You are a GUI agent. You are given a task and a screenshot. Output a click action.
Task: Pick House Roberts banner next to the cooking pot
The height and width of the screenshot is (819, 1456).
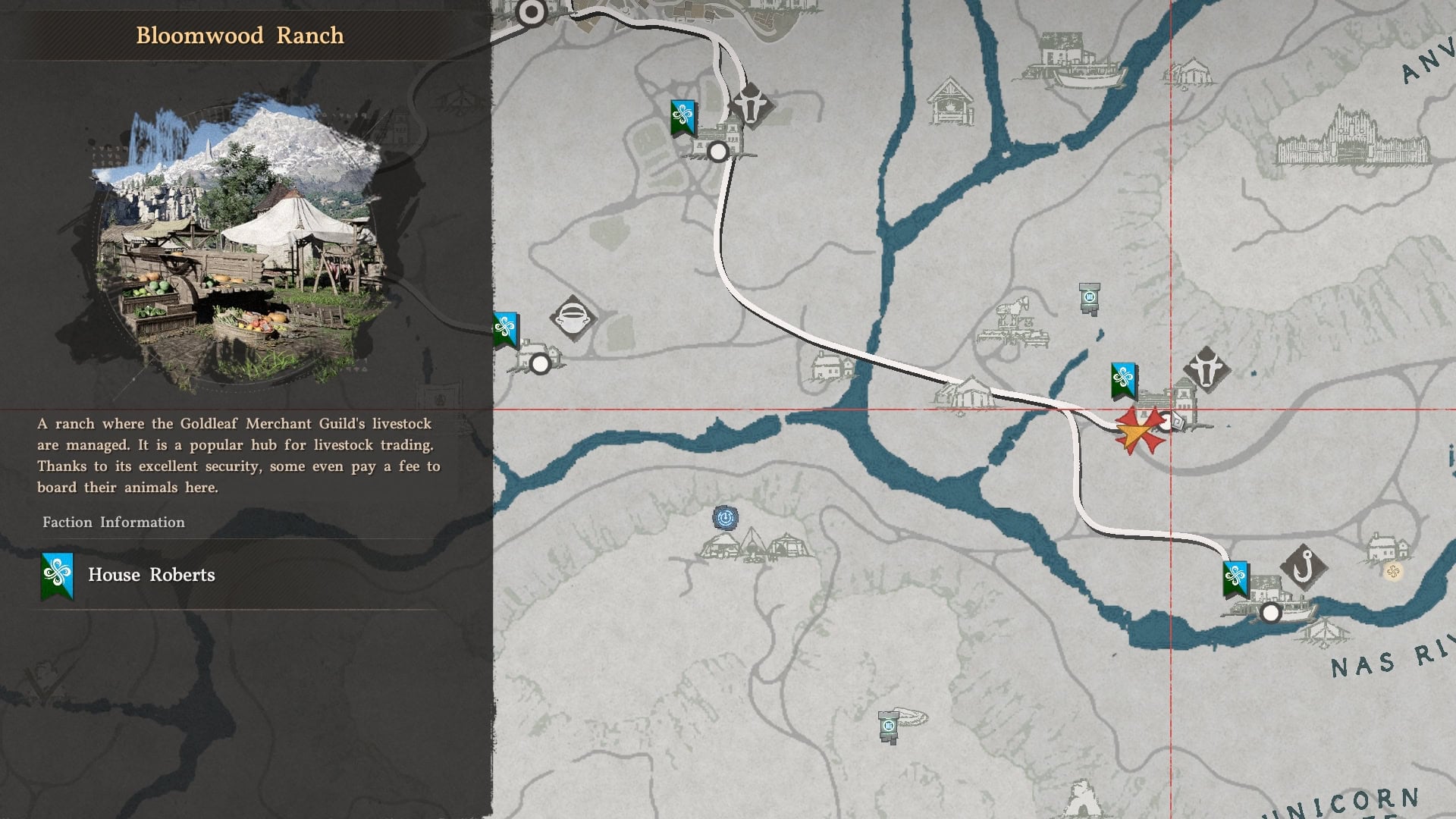click(505, 329)
